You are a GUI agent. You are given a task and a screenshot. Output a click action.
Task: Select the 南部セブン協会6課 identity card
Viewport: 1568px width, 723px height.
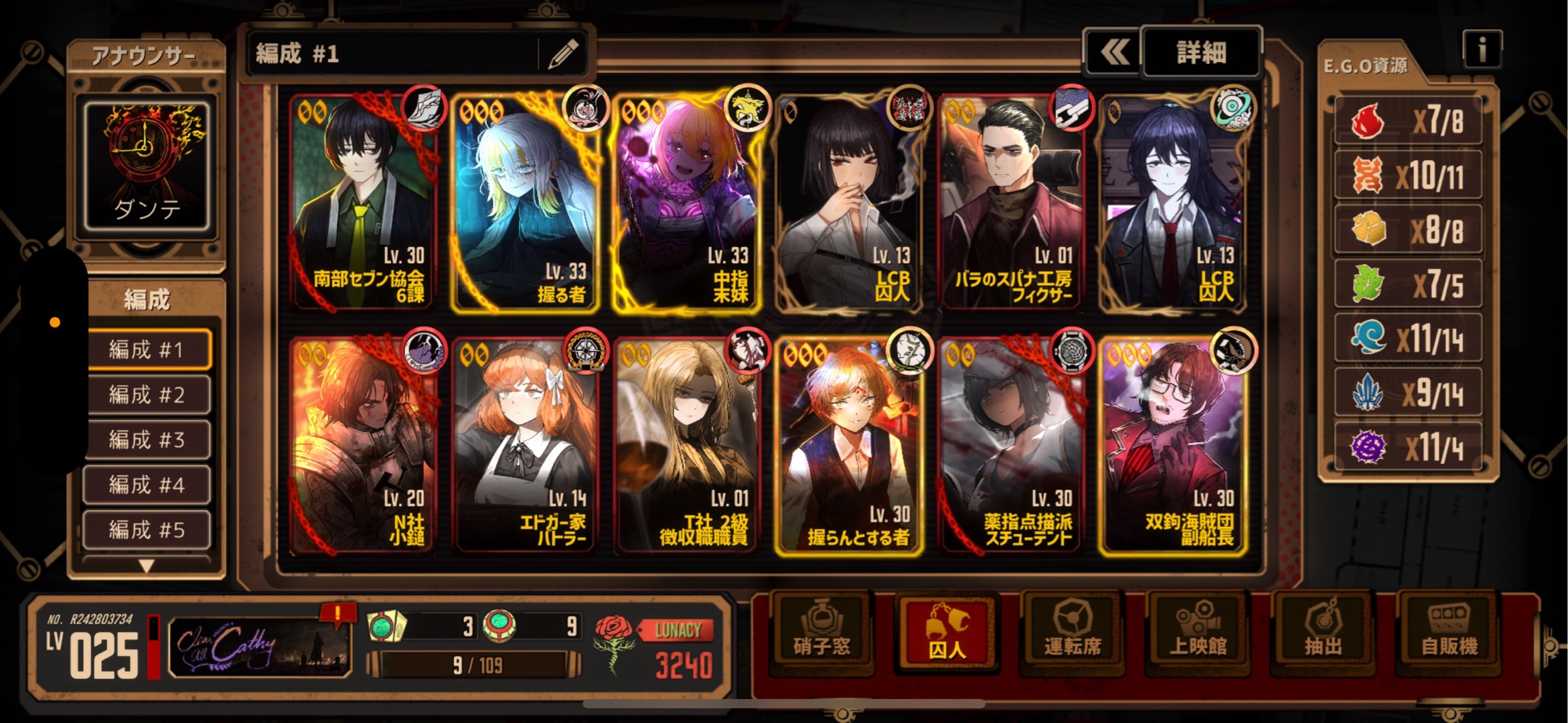[363, 202]
